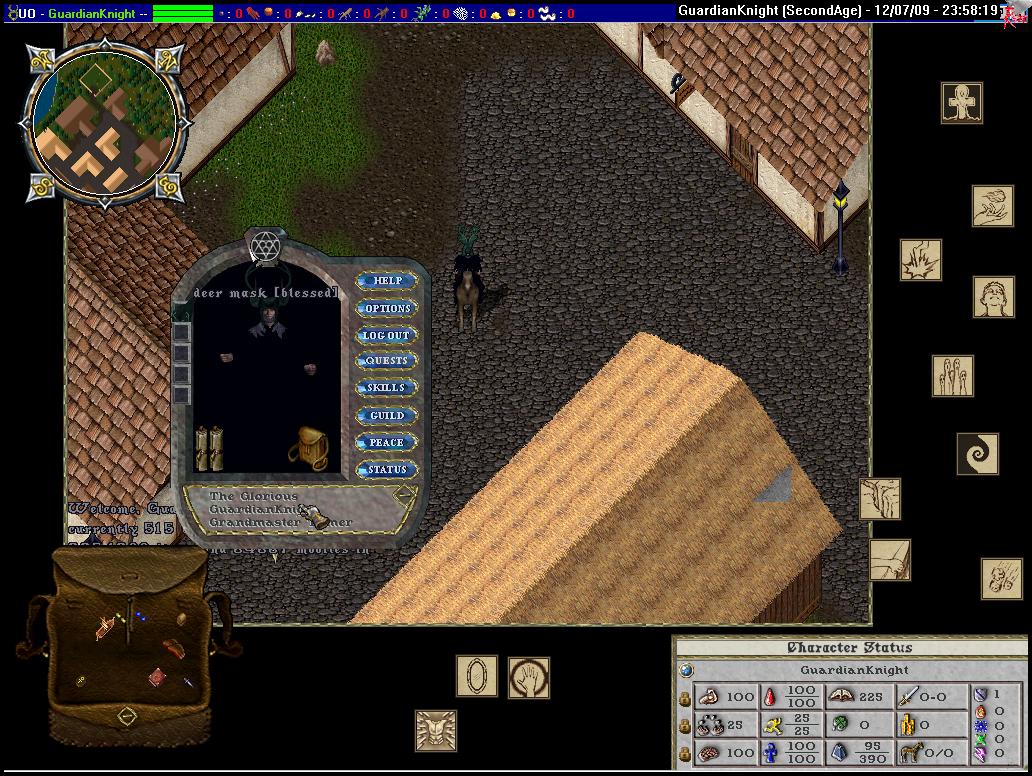Viewport: 1032px width, 776px height.
Task: Toggle the strength stat lock icon
Action: [685, 697]
